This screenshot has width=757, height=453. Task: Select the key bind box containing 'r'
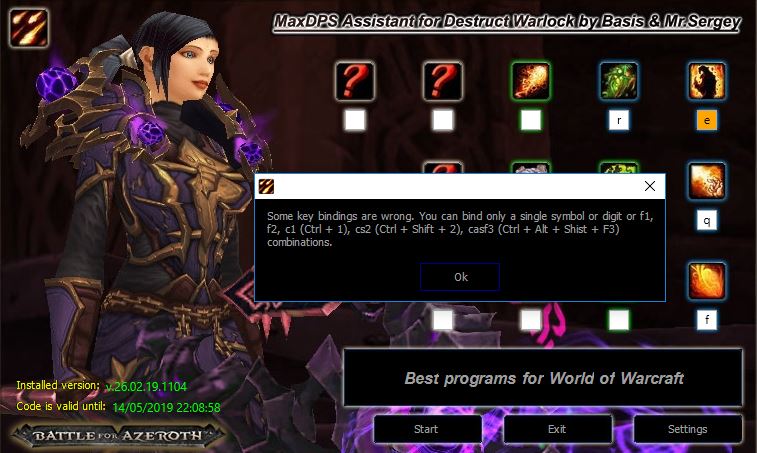pos(619,121)
